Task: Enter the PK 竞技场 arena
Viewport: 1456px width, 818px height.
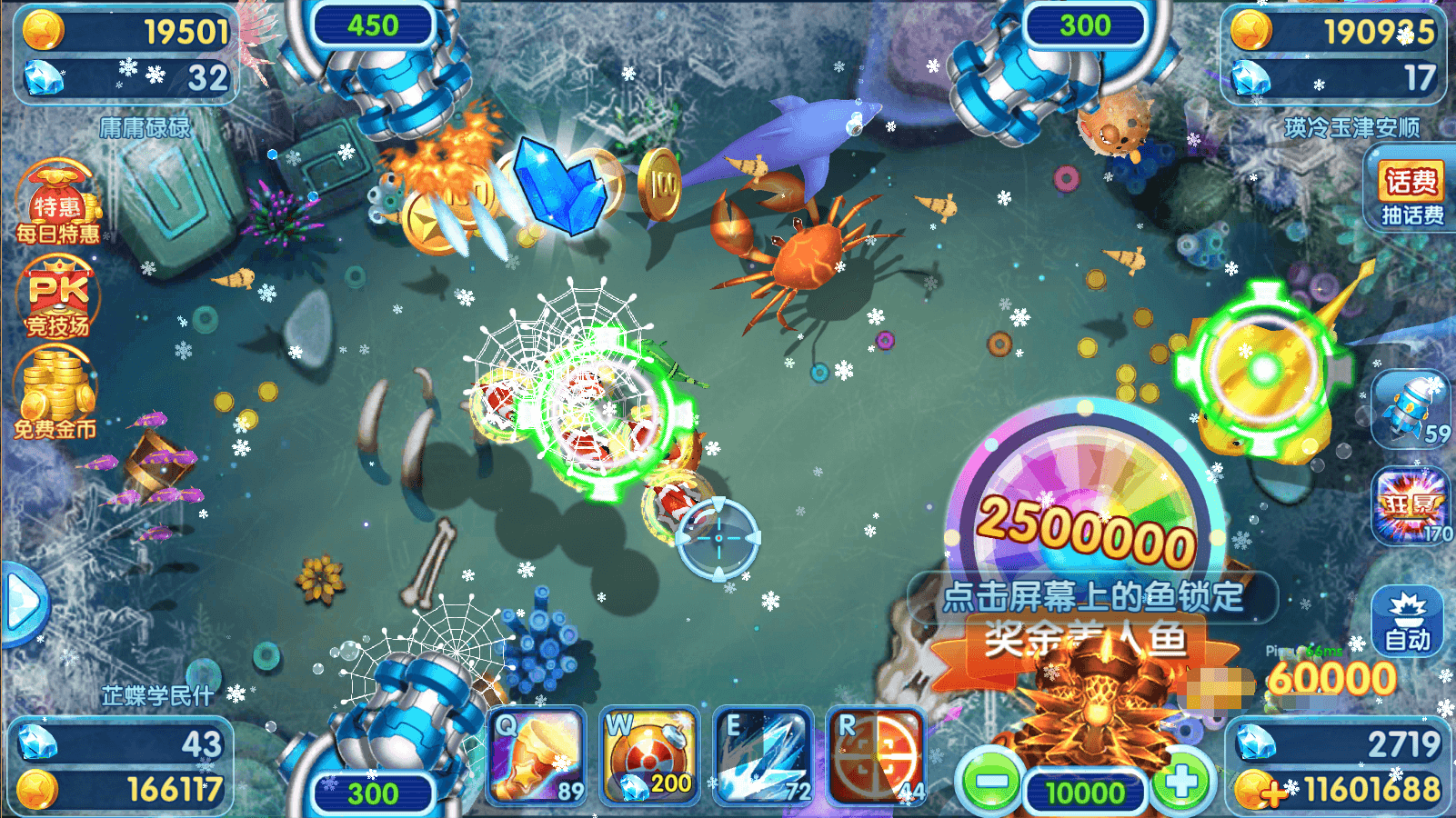Action: 57,298
